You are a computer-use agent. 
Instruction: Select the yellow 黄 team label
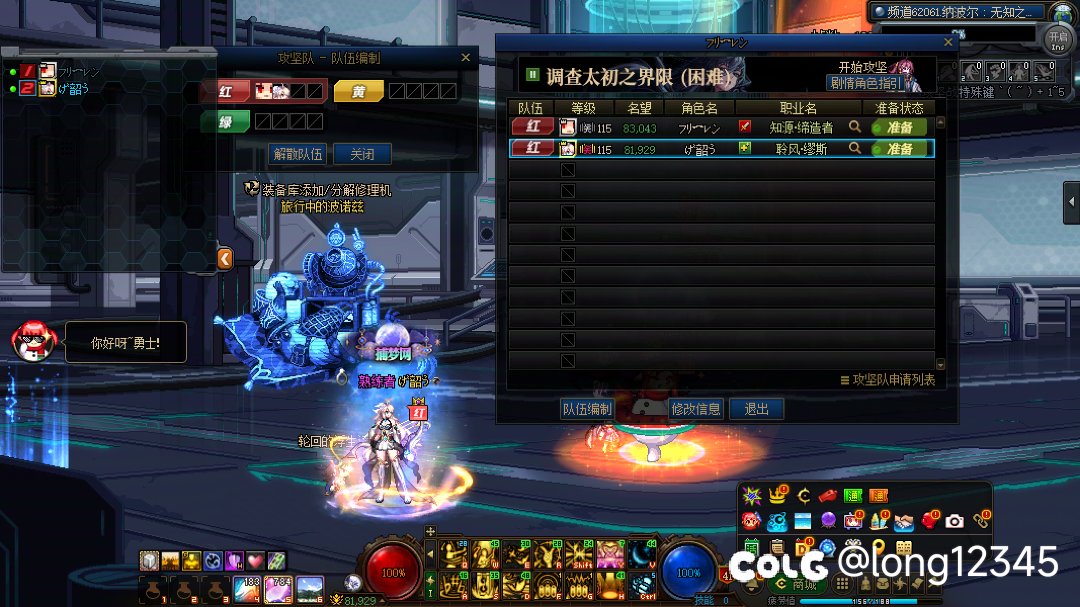pos(359,91)
